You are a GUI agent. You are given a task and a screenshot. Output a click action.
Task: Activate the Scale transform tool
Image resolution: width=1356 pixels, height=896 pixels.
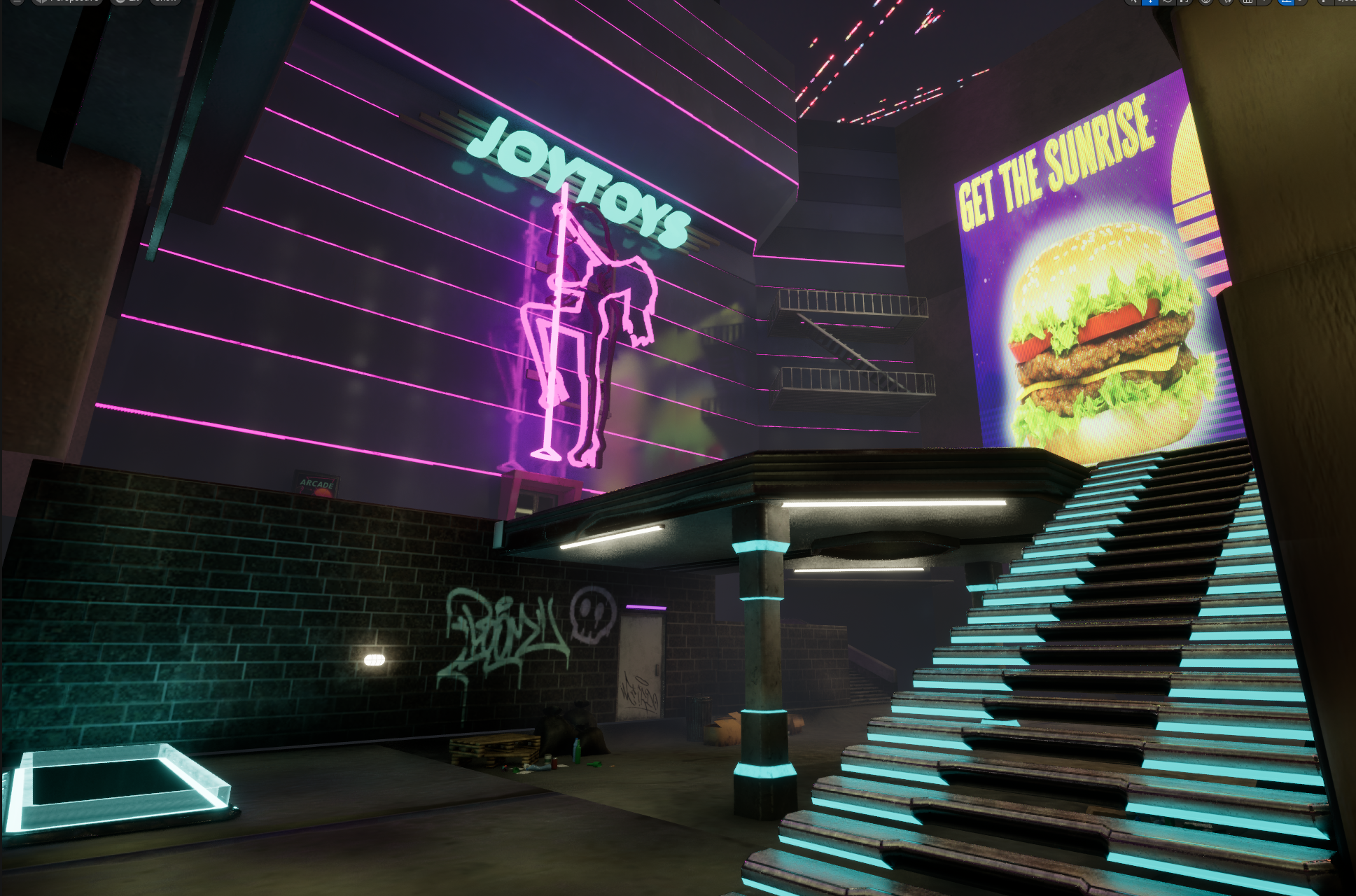pos(1183,3)
